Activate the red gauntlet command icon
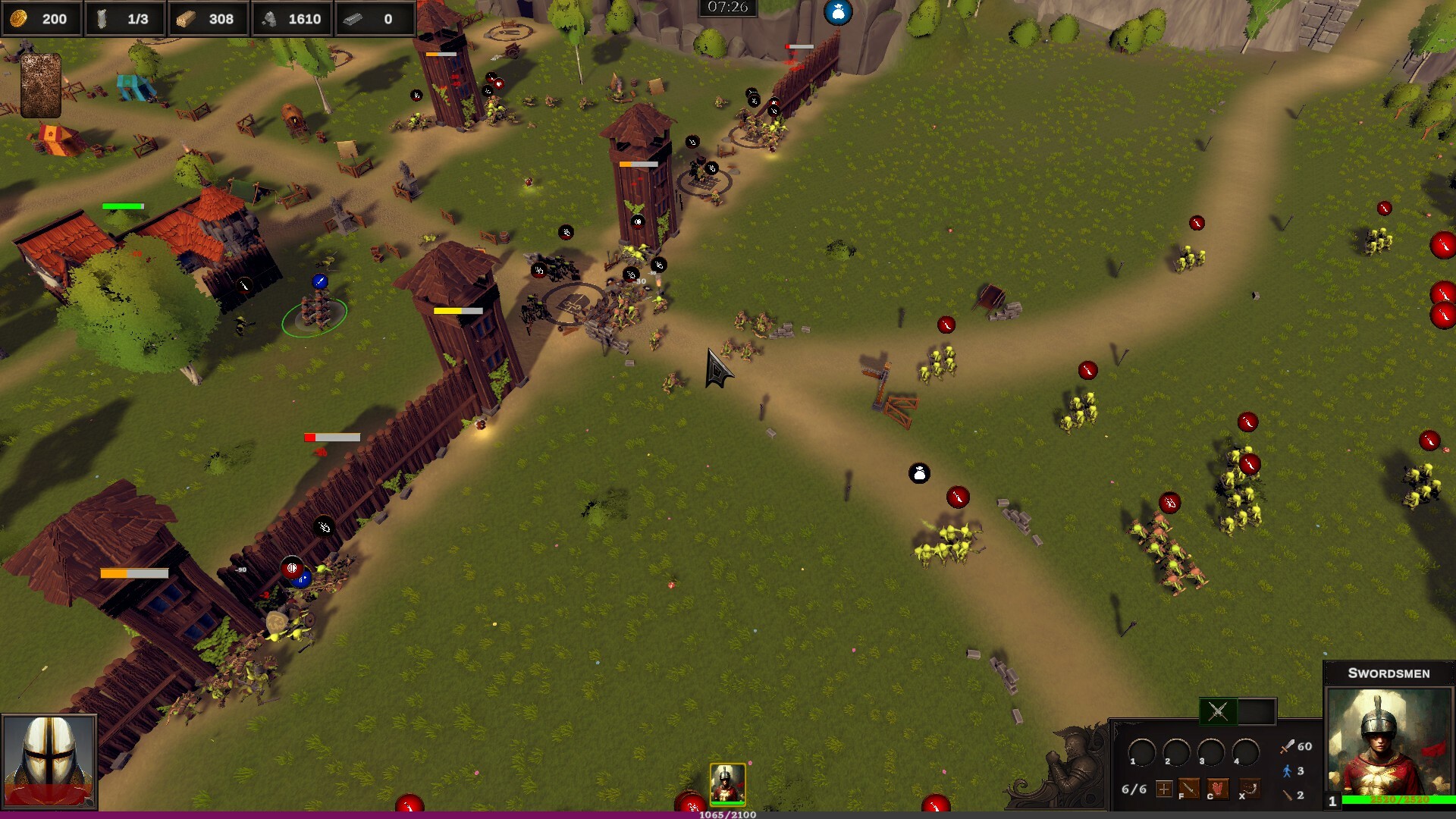Image resolution: width=1456 pixels, height=819 pixels. coord(1219,789)
